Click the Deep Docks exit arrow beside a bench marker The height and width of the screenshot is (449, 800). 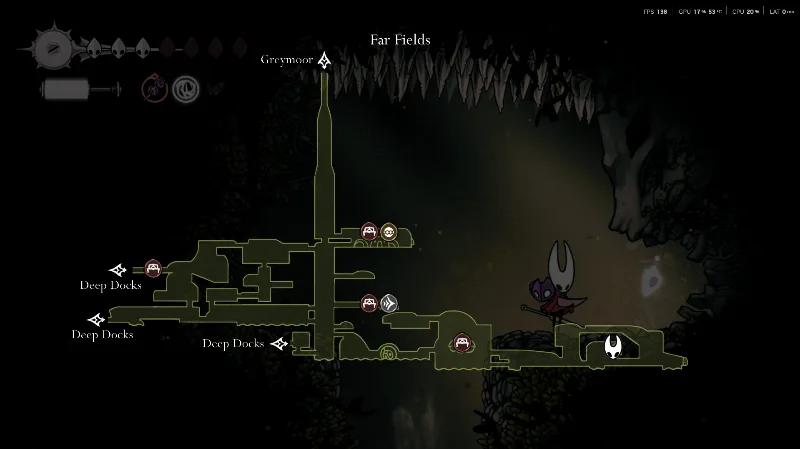118,269
